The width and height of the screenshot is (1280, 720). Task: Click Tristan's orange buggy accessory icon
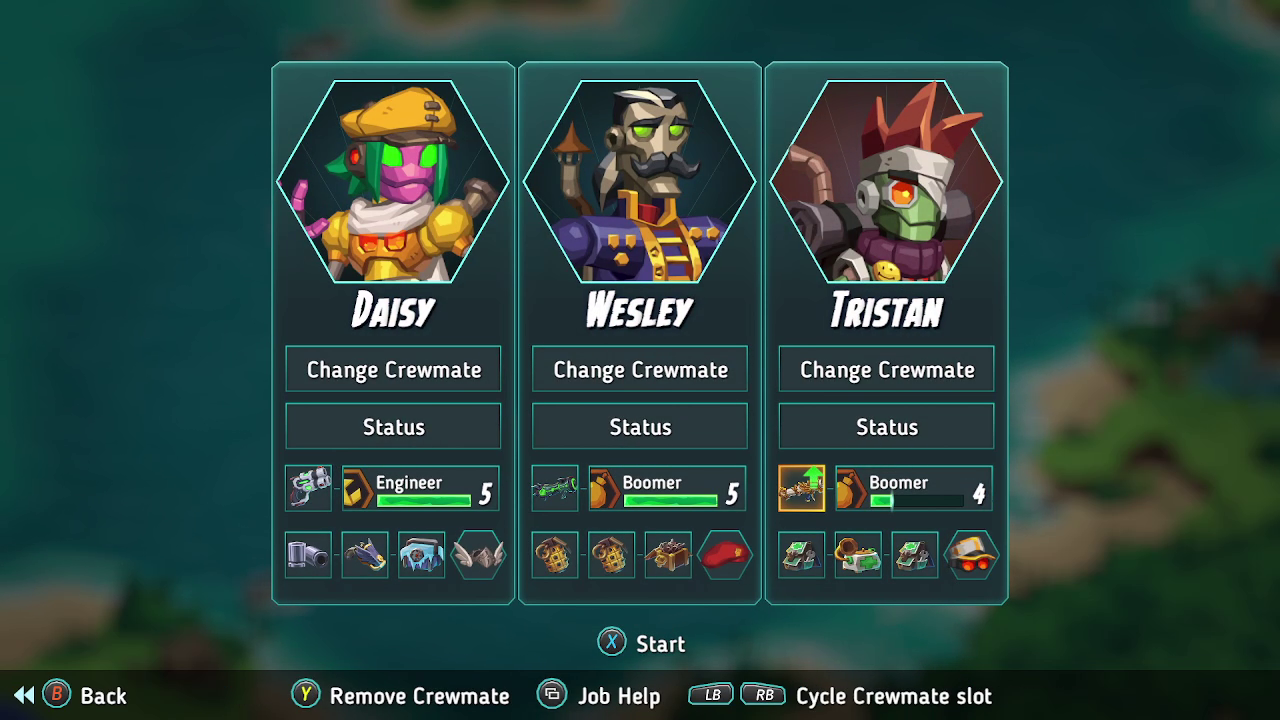(970, 555)
